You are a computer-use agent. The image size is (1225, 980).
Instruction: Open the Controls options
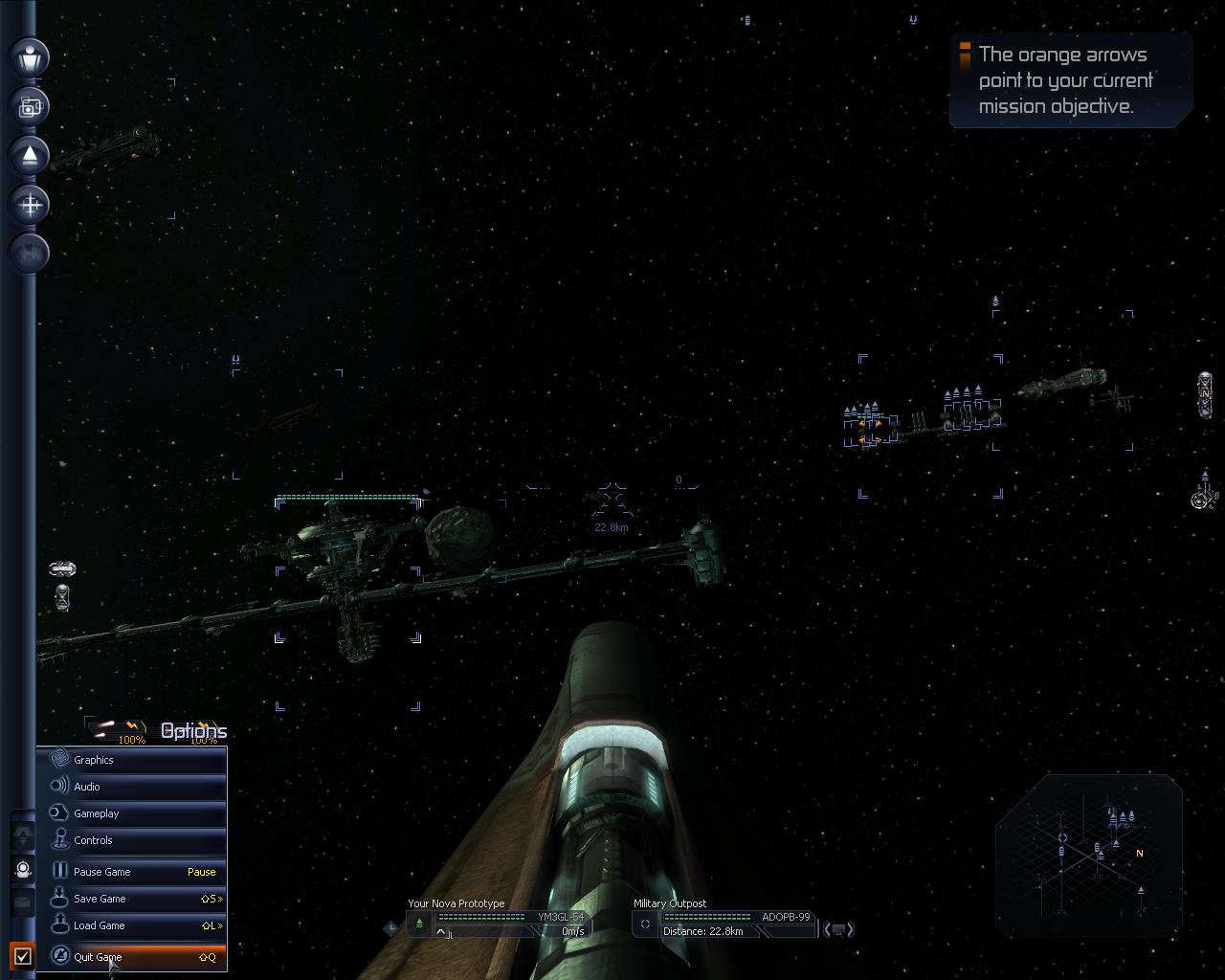pos(131,840)
